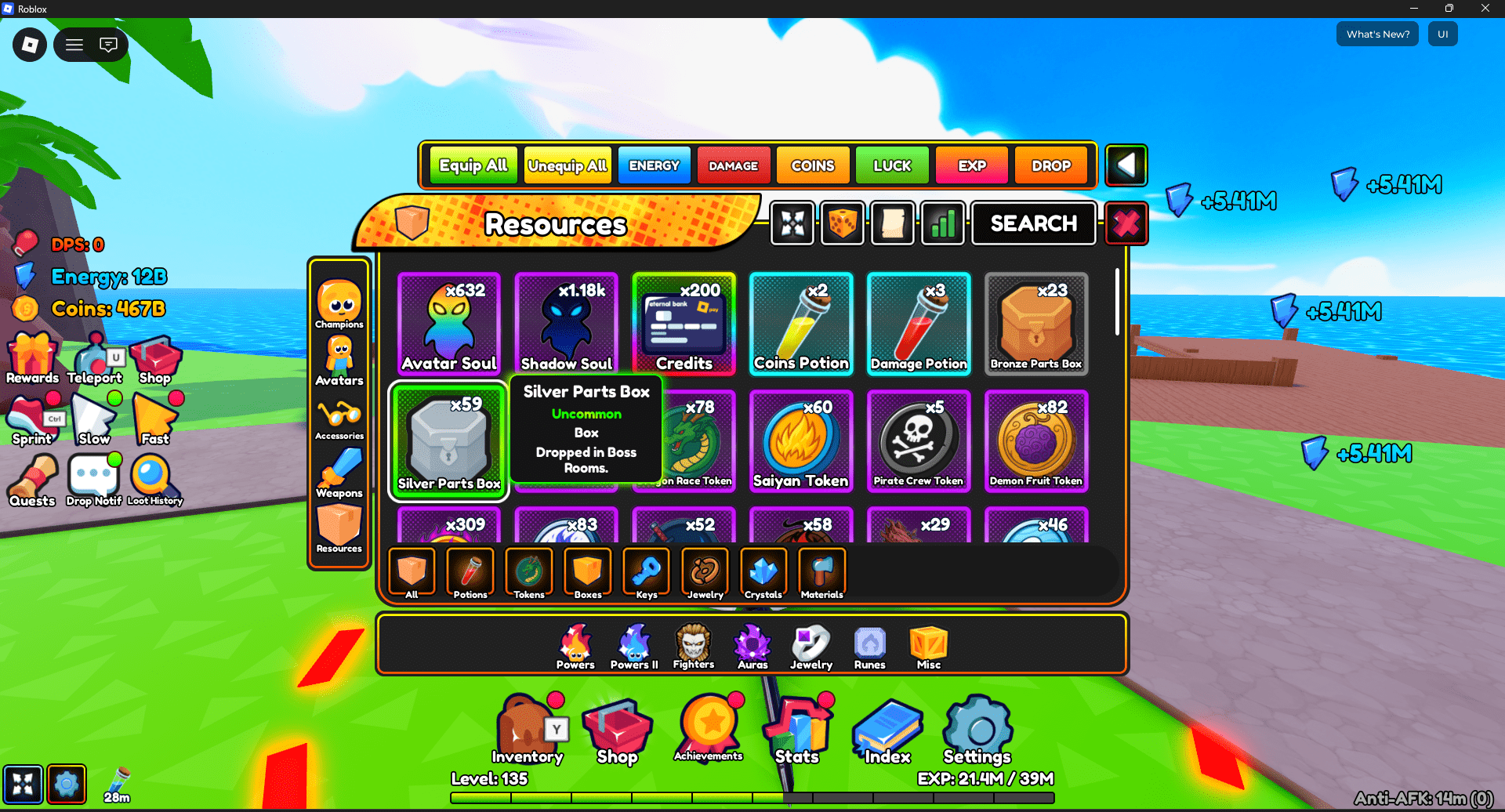This screenshot has height=812, width=1505.
Task: Select the Keys filter icon
Action: click(646, 573)
